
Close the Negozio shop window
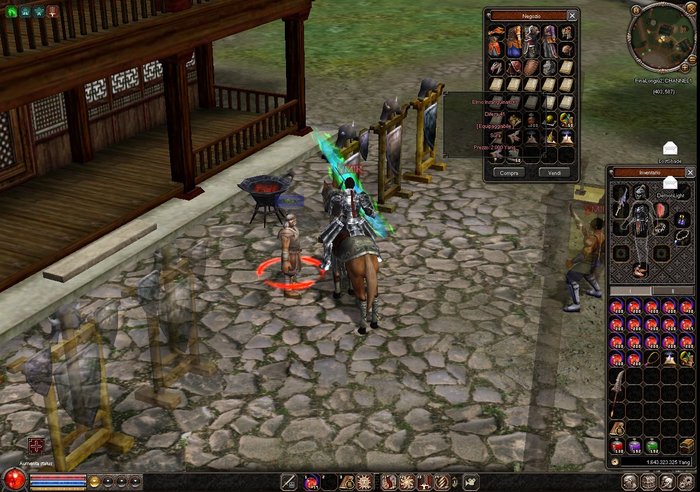(x=572, y=16)
